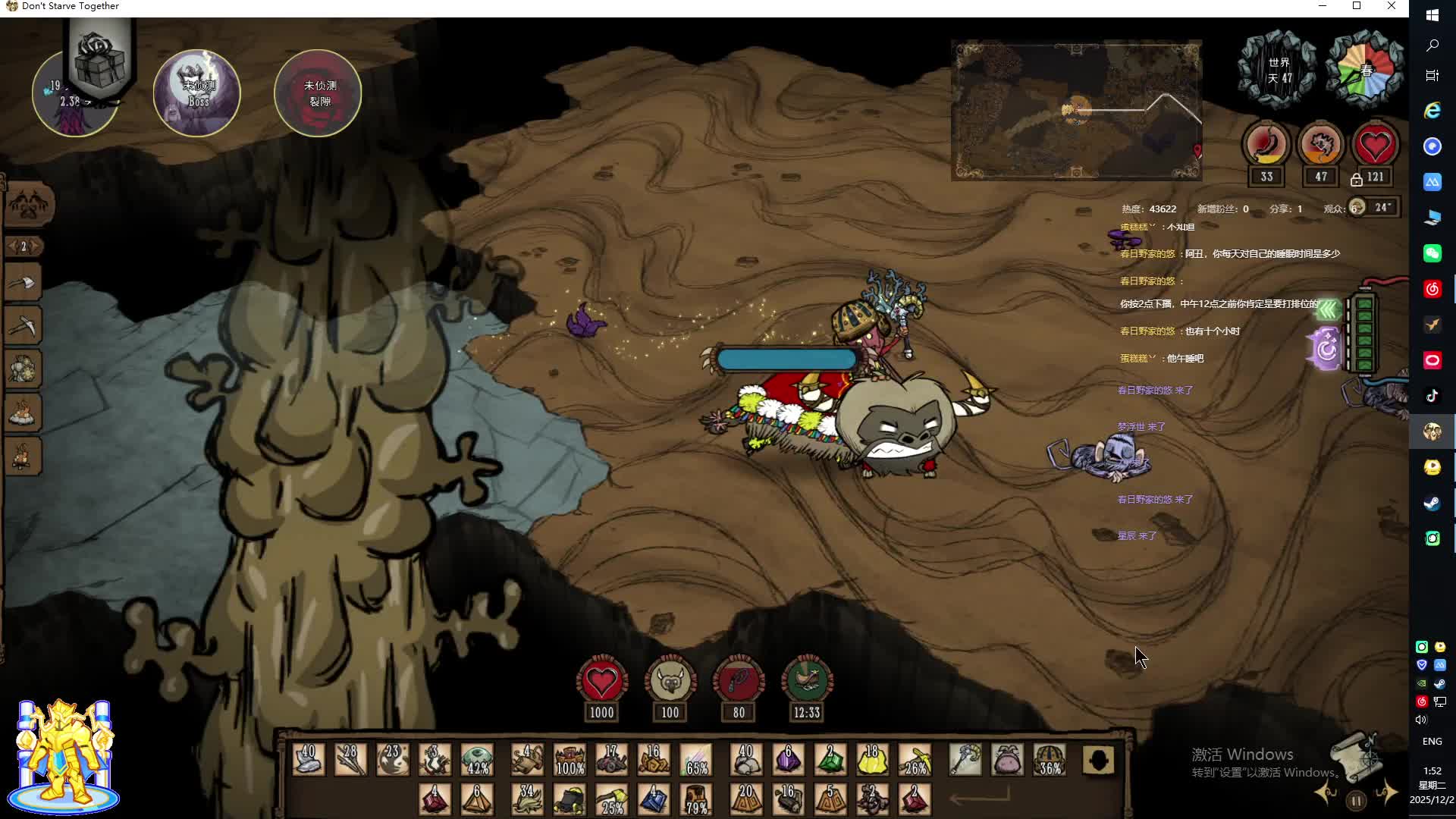Click the minimap panel

[1076, 111]
